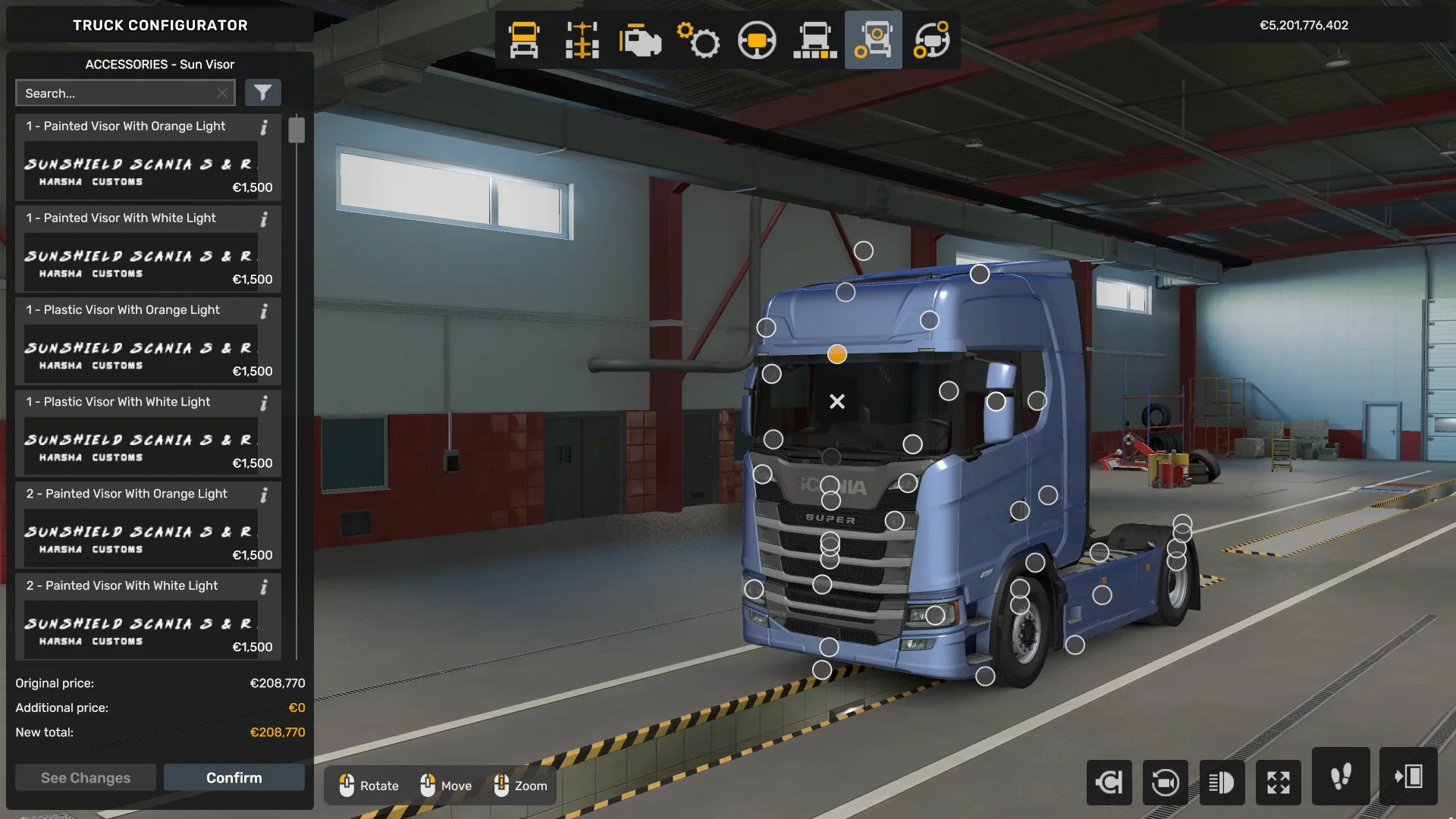Toggle the truck headlights preview
1456x819 pixels.
coord(1223,783)
